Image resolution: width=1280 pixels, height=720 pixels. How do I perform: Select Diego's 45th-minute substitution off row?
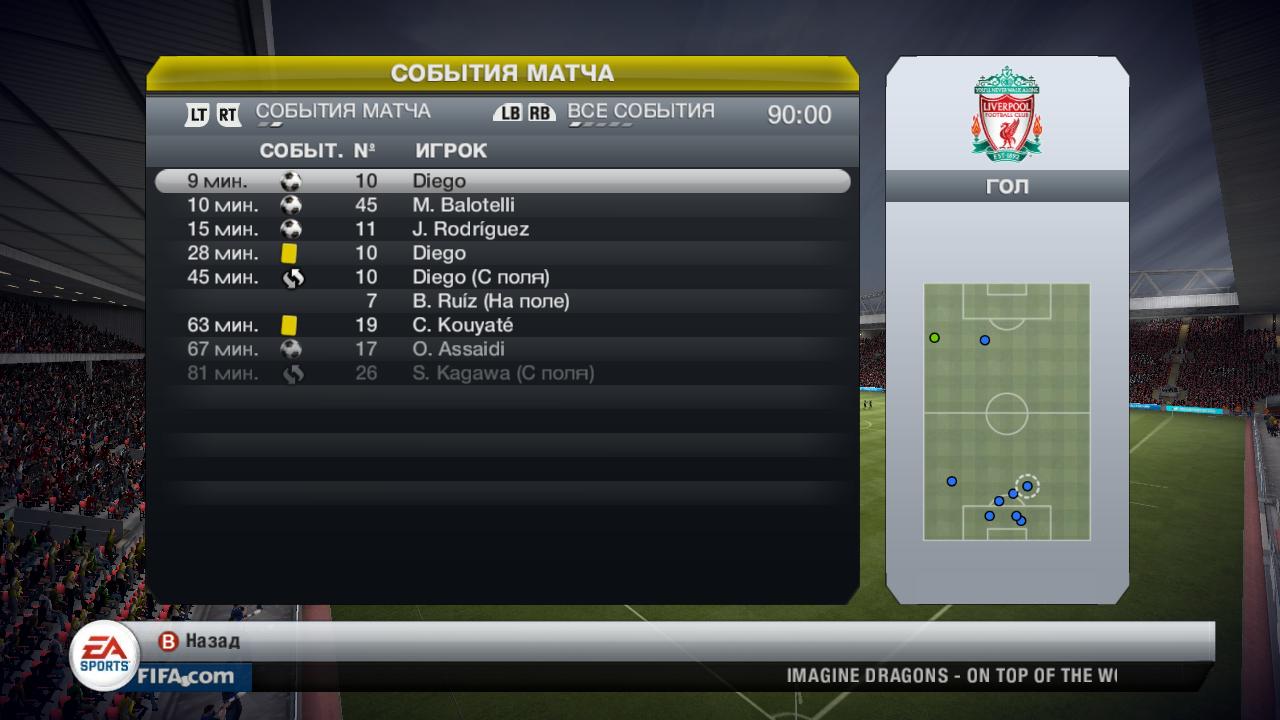tap(502, 277)
